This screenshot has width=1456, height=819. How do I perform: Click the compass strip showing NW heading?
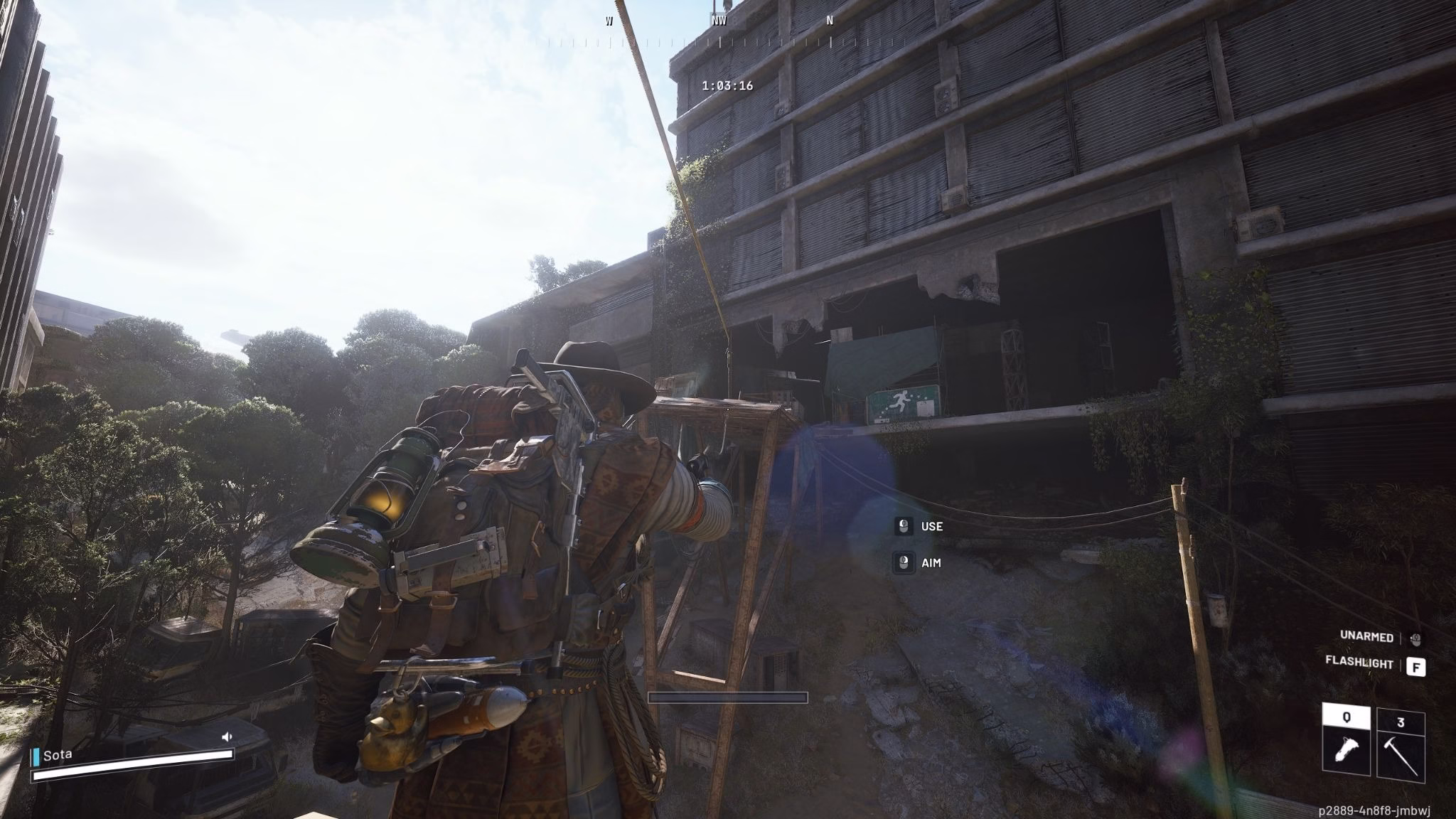coord(719,32)
